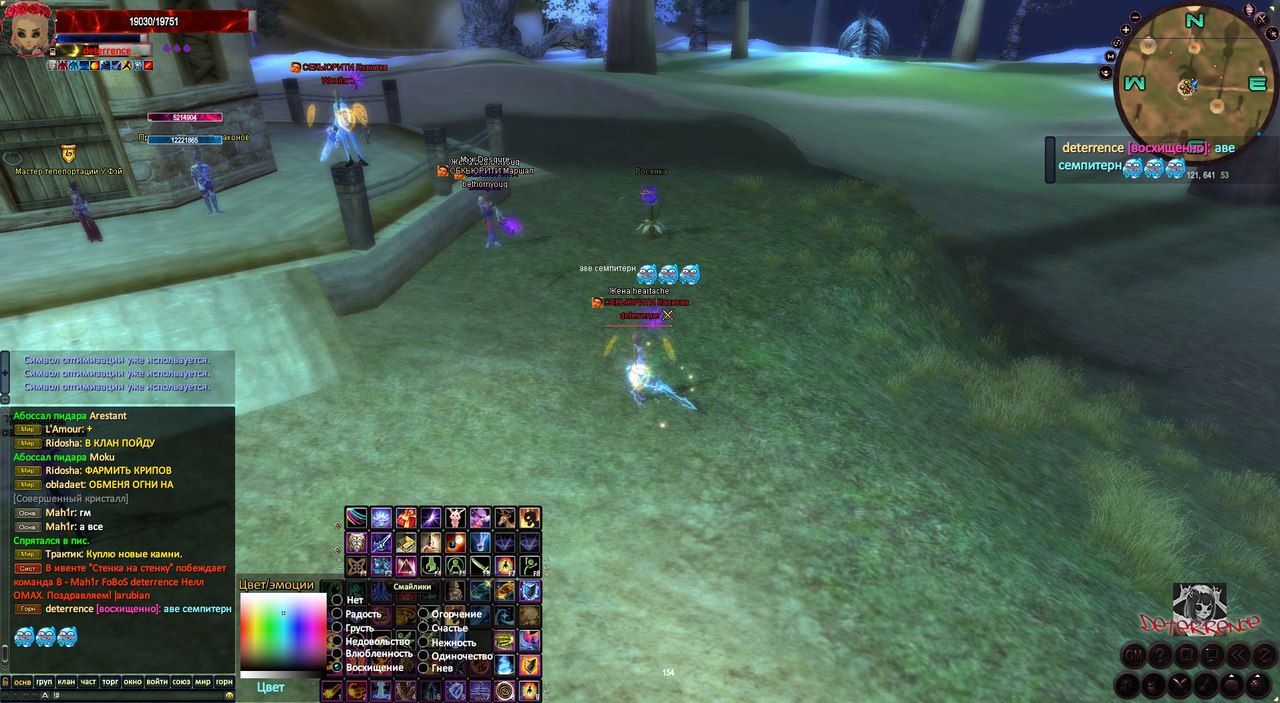The height and width of the screenshot is (703, 1280).
Task: Open the 'мир' chat channel tab
Action: (202, 682)
